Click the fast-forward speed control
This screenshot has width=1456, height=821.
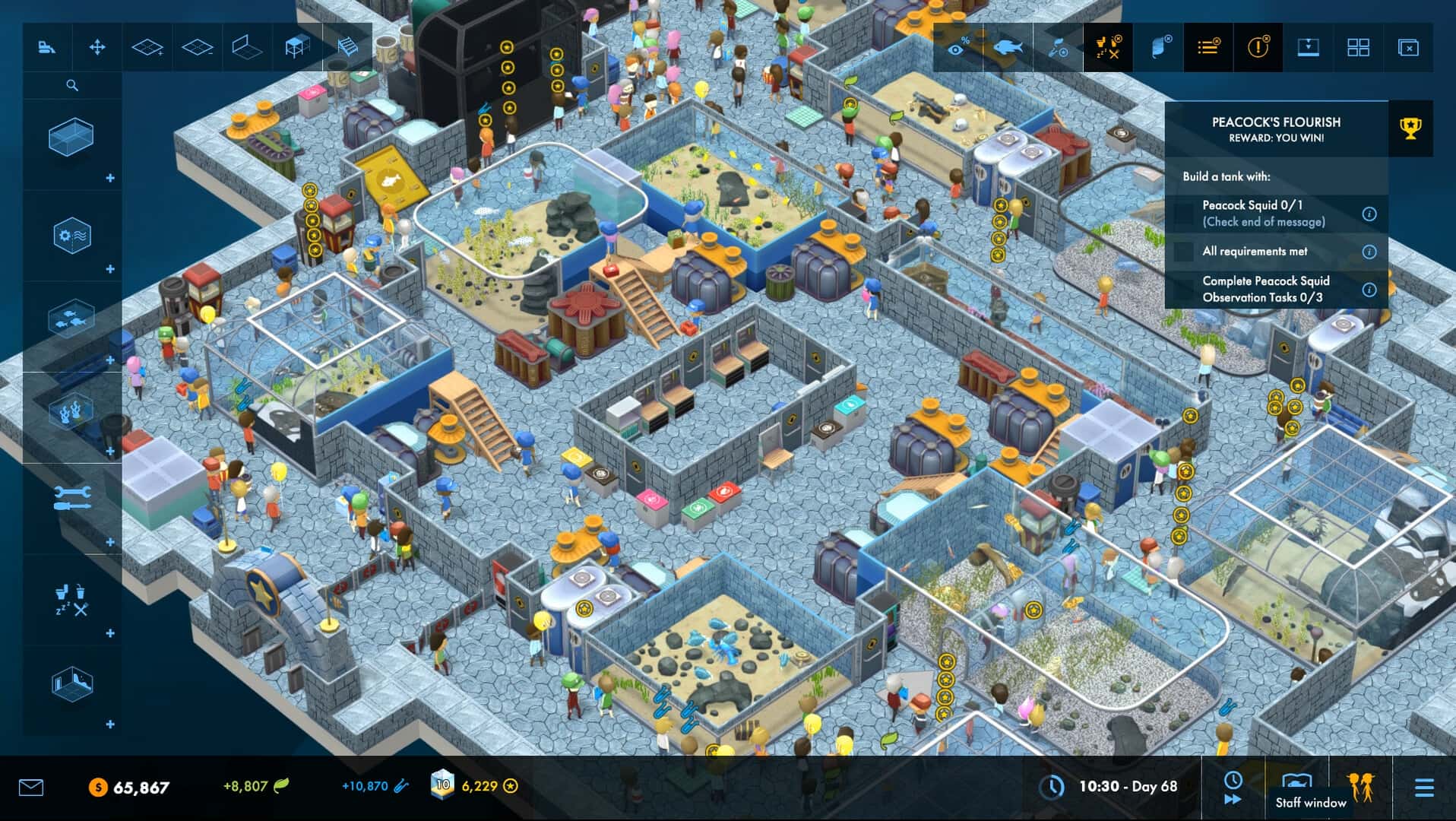coord(1231,800)
